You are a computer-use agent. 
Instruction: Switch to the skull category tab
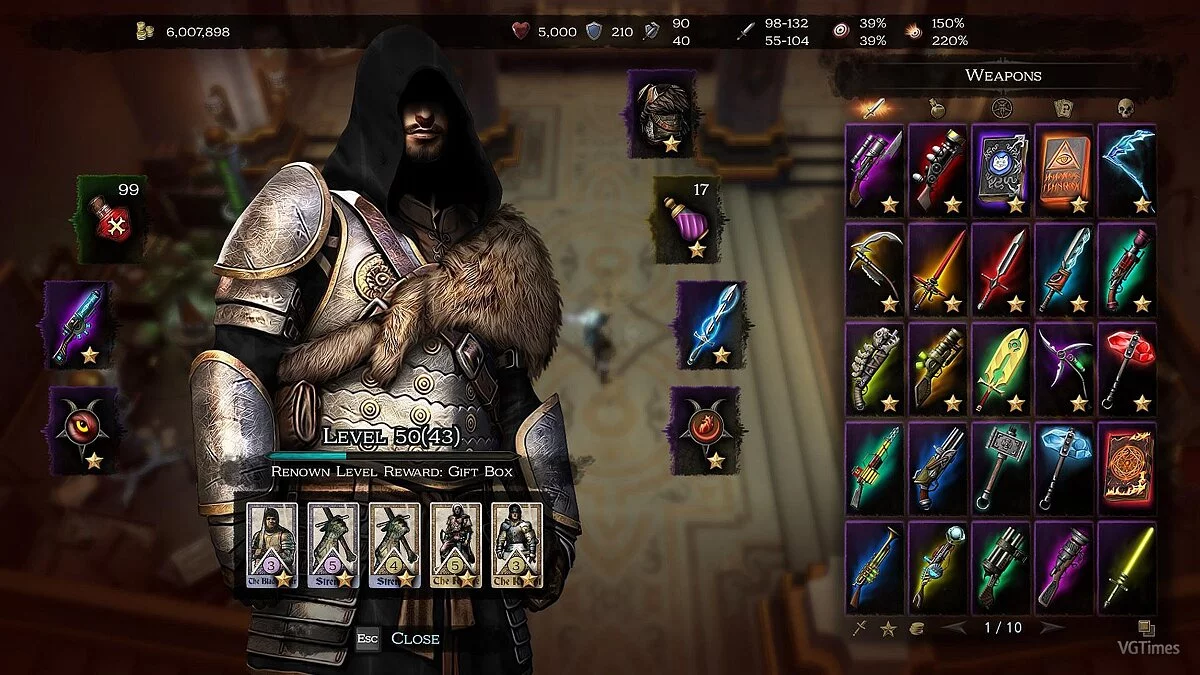pyautogui.click(x=1125, y=107)
